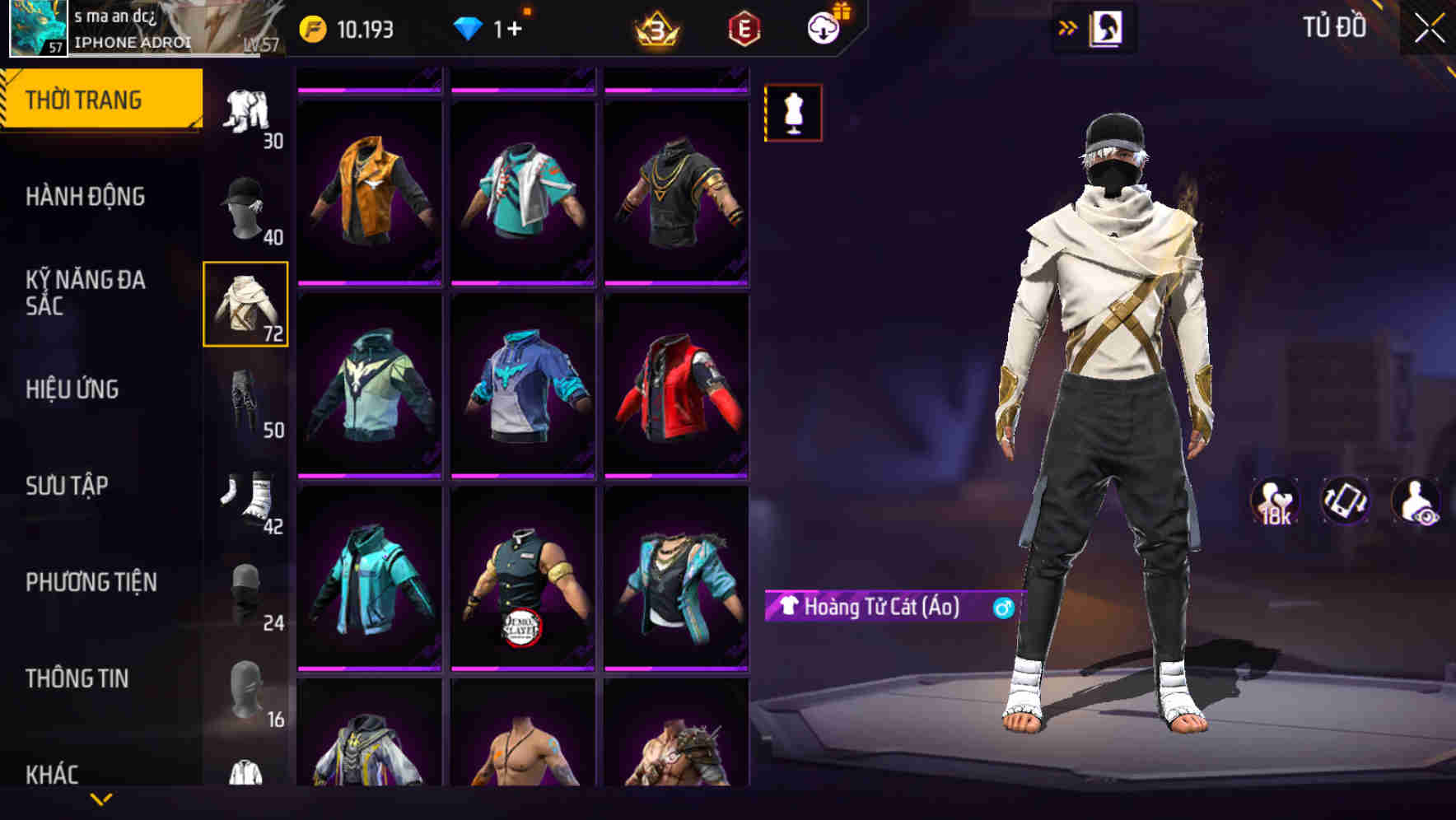This screenshot has height=820, width=1456.
Task: Open the pants category showing 30 items
Action: coord(245,111)
